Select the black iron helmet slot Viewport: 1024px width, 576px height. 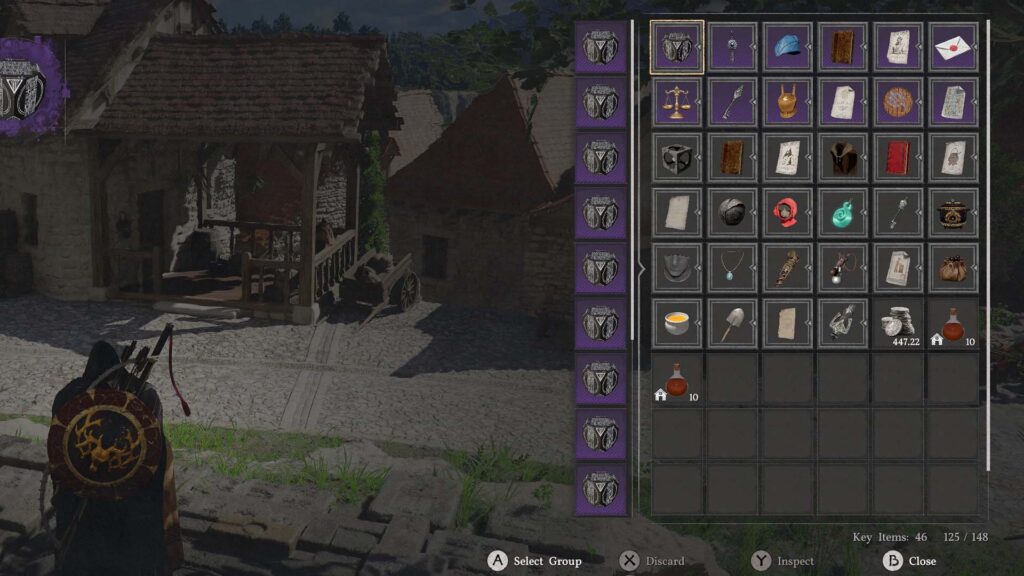(732, 212)
